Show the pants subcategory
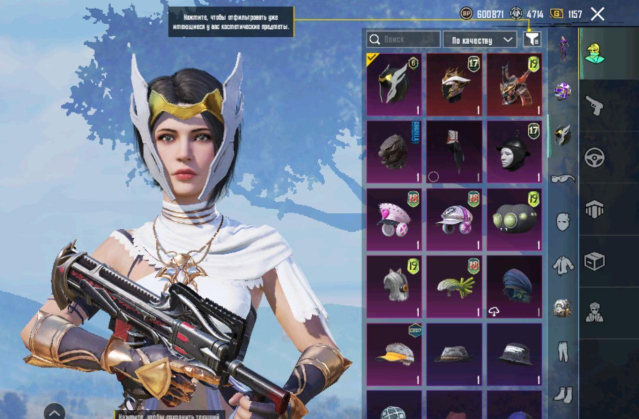 coord(564,351)
